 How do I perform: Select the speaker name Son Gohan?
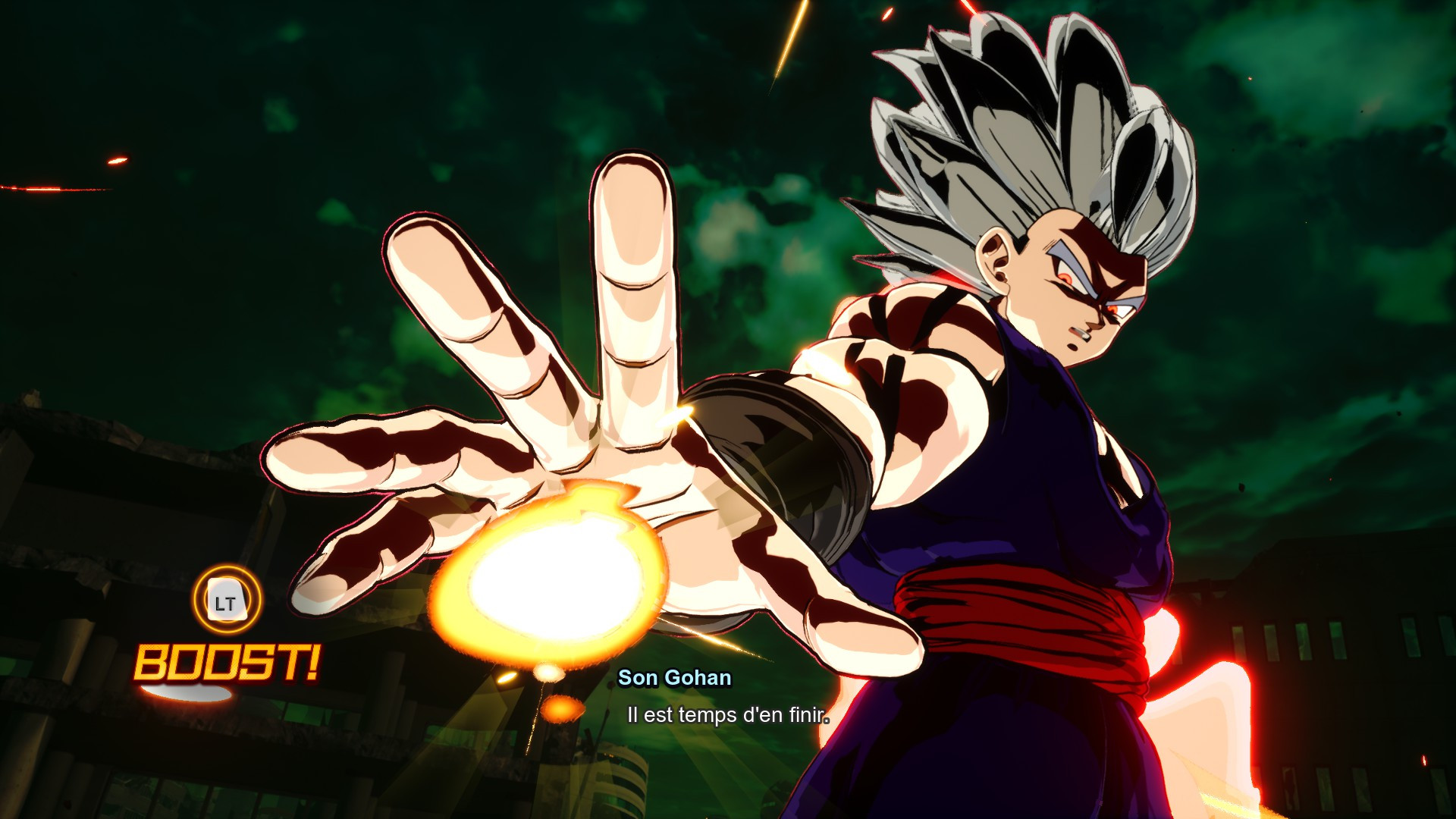pos(673,679)
